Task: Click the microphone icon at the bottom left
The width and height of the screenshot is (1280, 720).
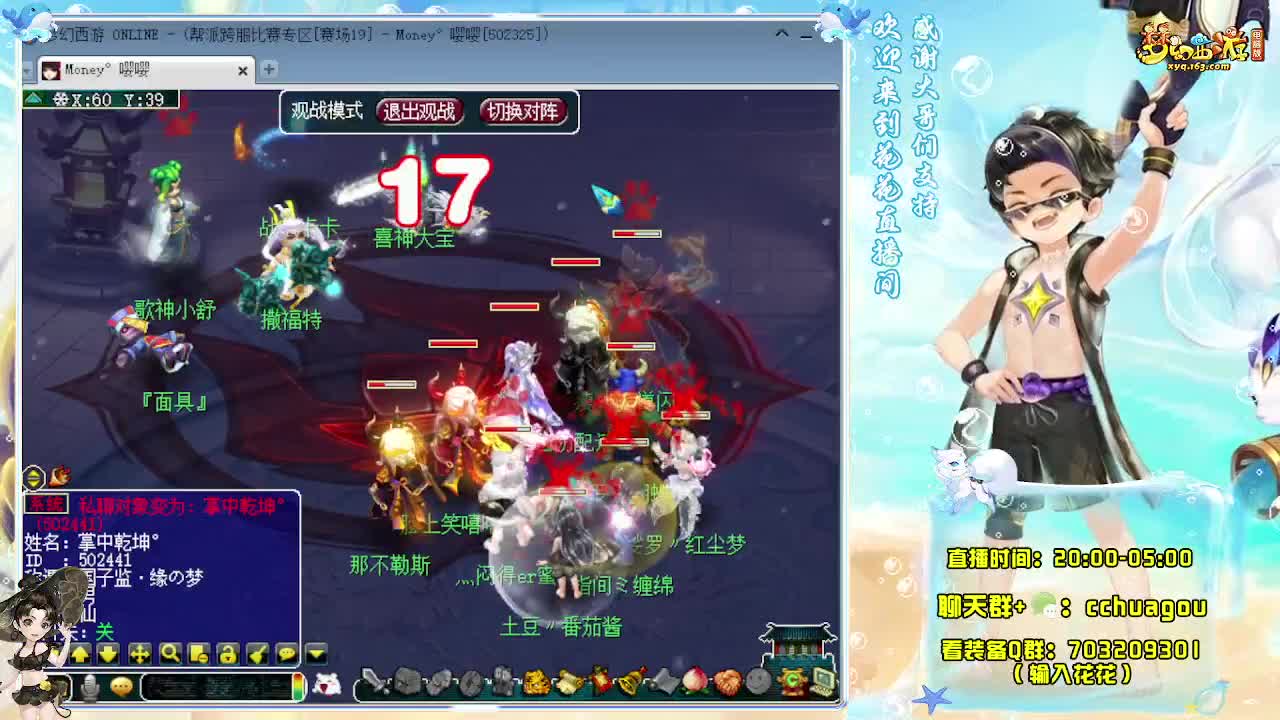Action: [92, 686]
